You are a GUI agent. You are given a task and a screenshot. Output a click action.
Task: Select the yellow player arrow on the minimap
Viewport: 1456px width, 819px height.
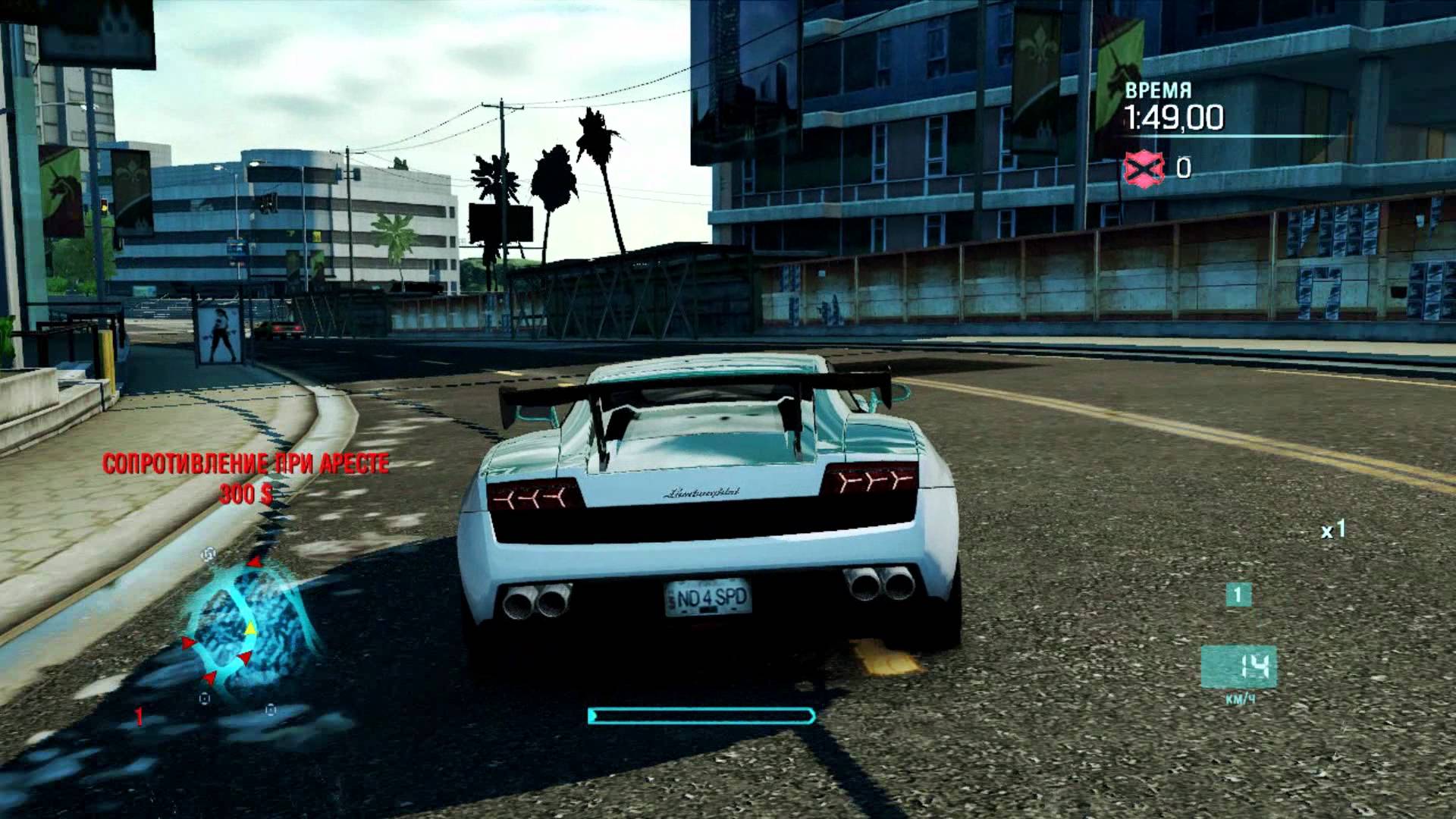[x=251, y=628]
